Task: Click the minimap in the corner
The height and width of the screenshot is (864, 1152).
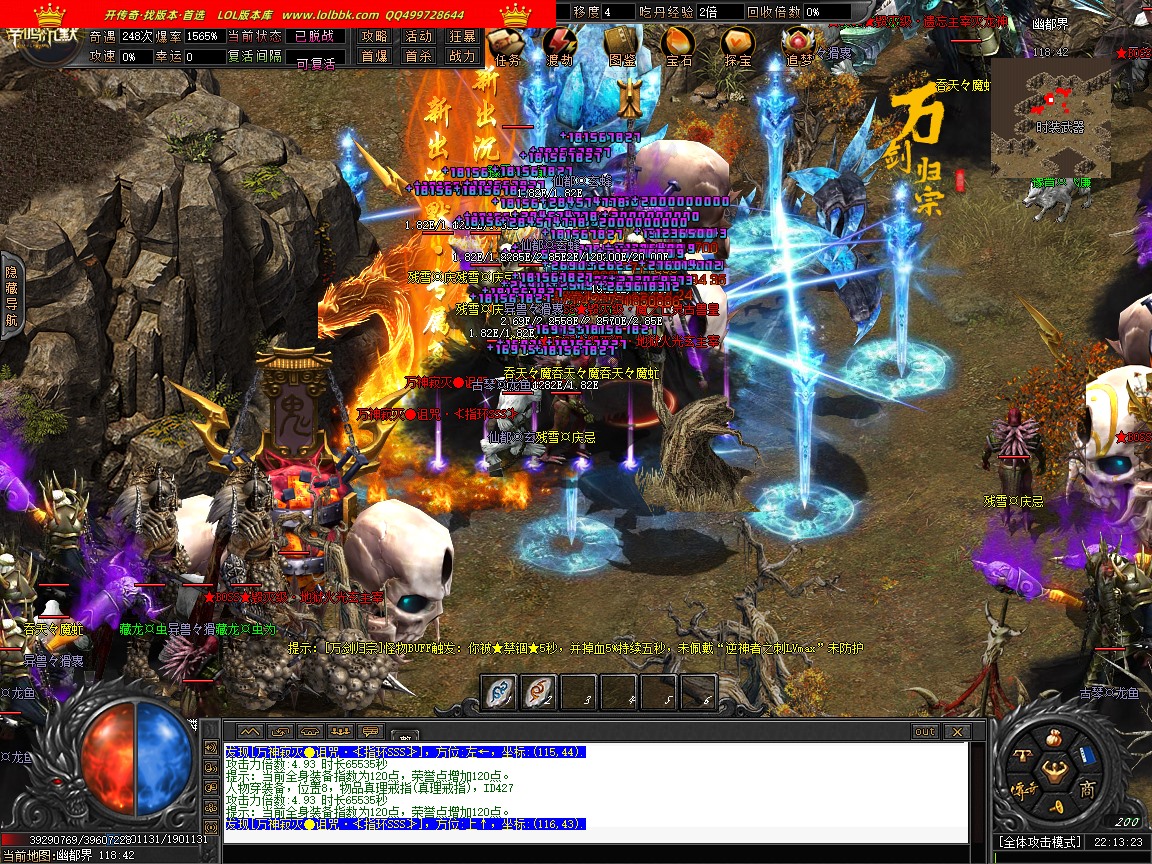Action: (x=1050, y=116)
